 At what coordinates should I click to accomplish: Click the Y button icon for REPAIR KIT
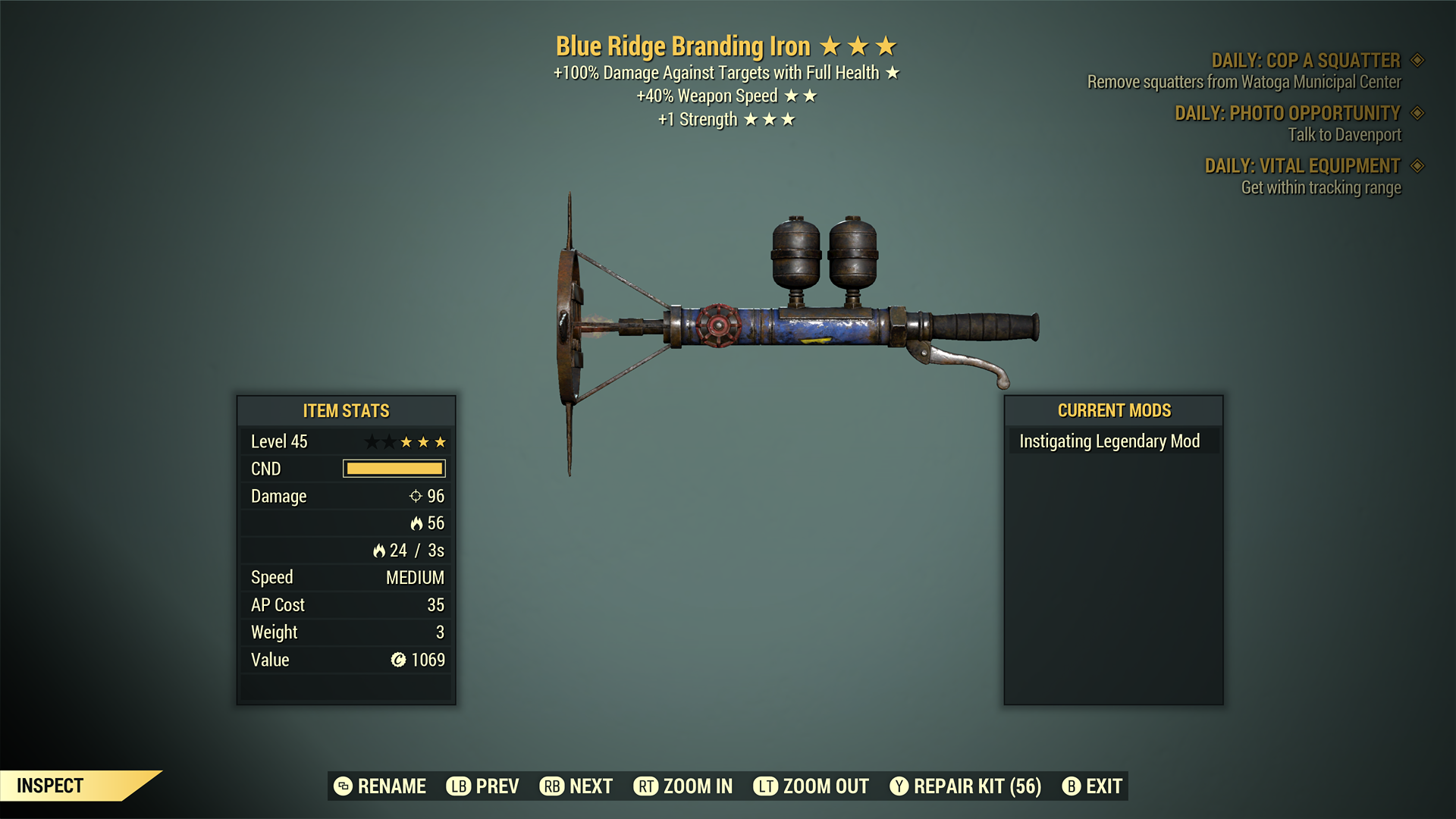click(899, 786)
